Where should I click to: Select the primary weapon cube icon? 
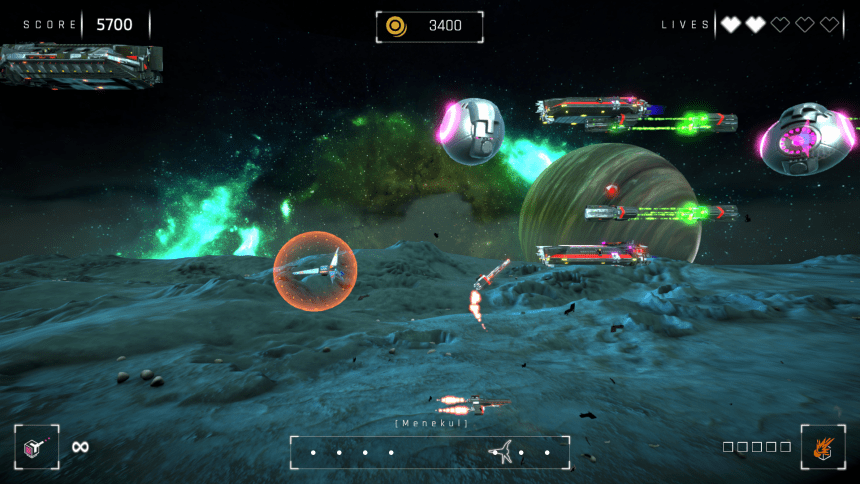(x=36, y=447)
